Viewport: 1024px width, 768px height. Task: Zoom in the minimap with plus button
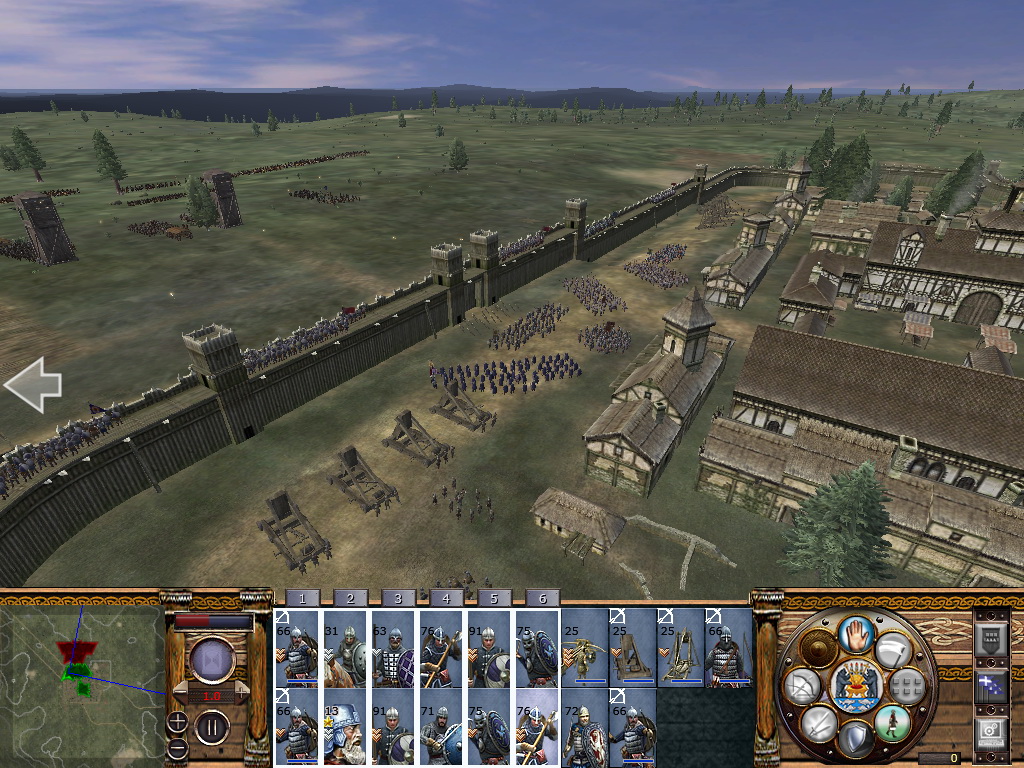176,721
